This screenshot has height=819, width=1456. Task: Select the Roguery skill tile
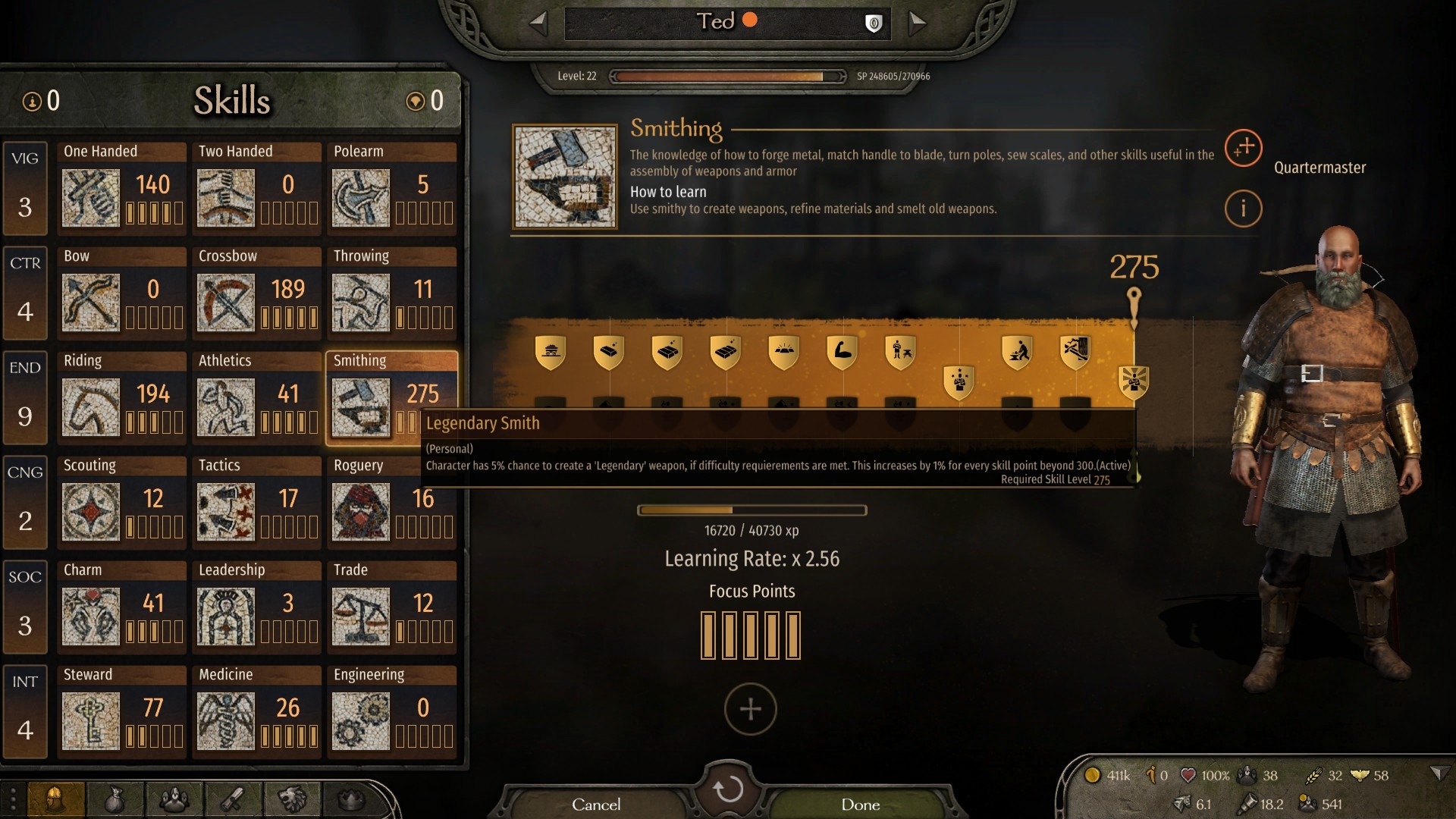(x=392, y=500)
